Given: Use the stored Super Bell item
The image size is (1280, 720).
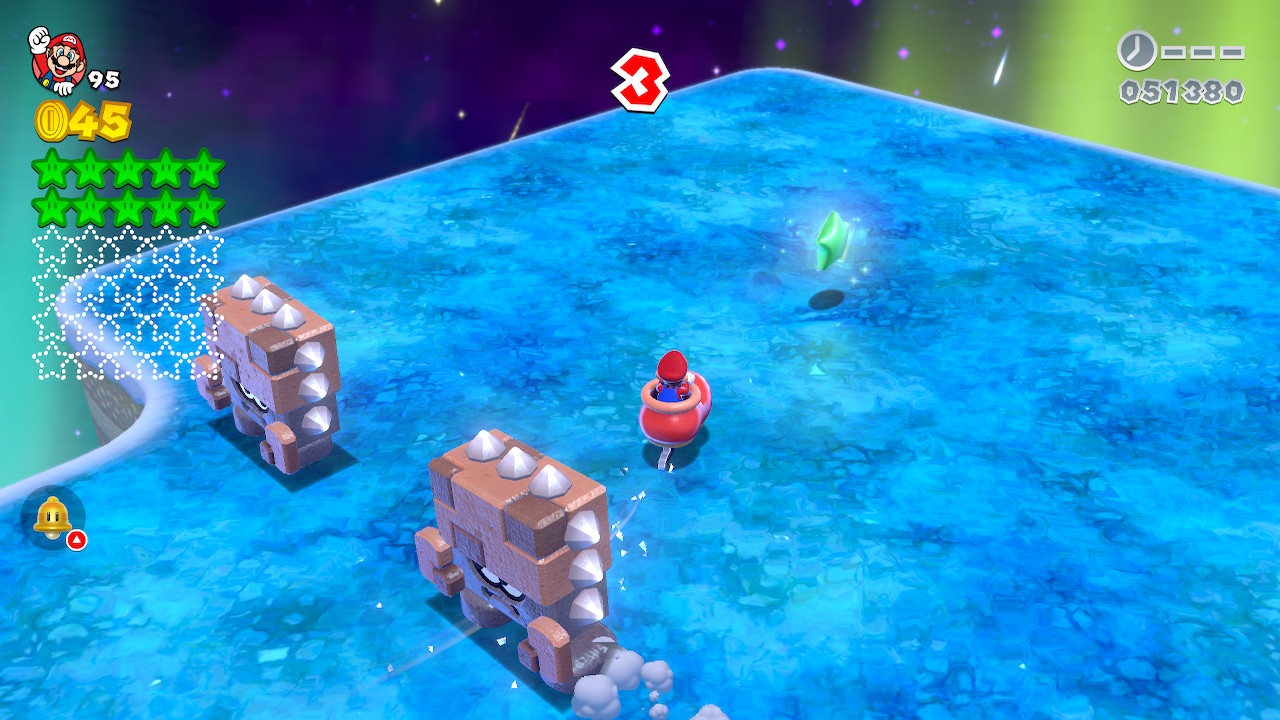Looking at the screenshot, I should click(52, 517).
